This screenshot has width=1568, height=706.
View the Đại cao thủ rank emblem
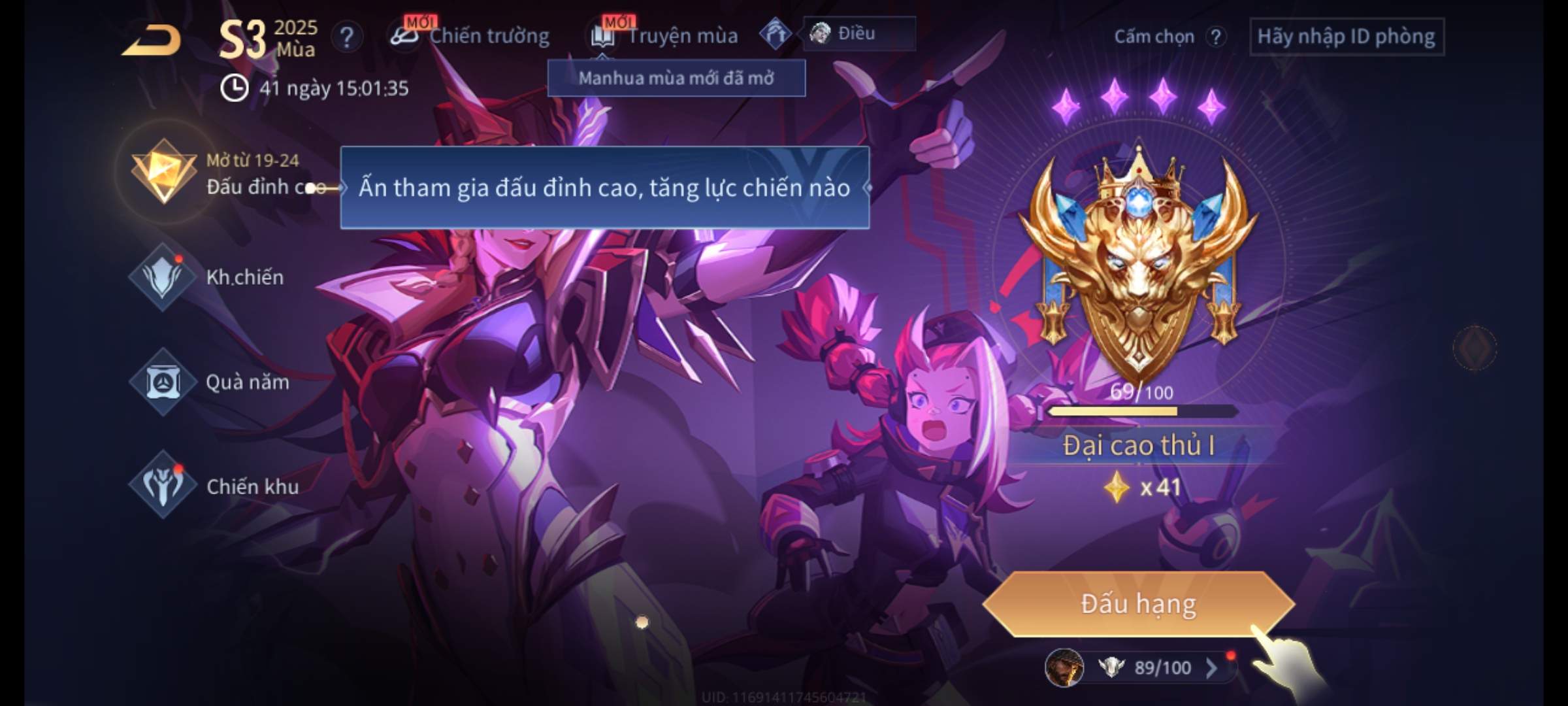(1138, 261)
